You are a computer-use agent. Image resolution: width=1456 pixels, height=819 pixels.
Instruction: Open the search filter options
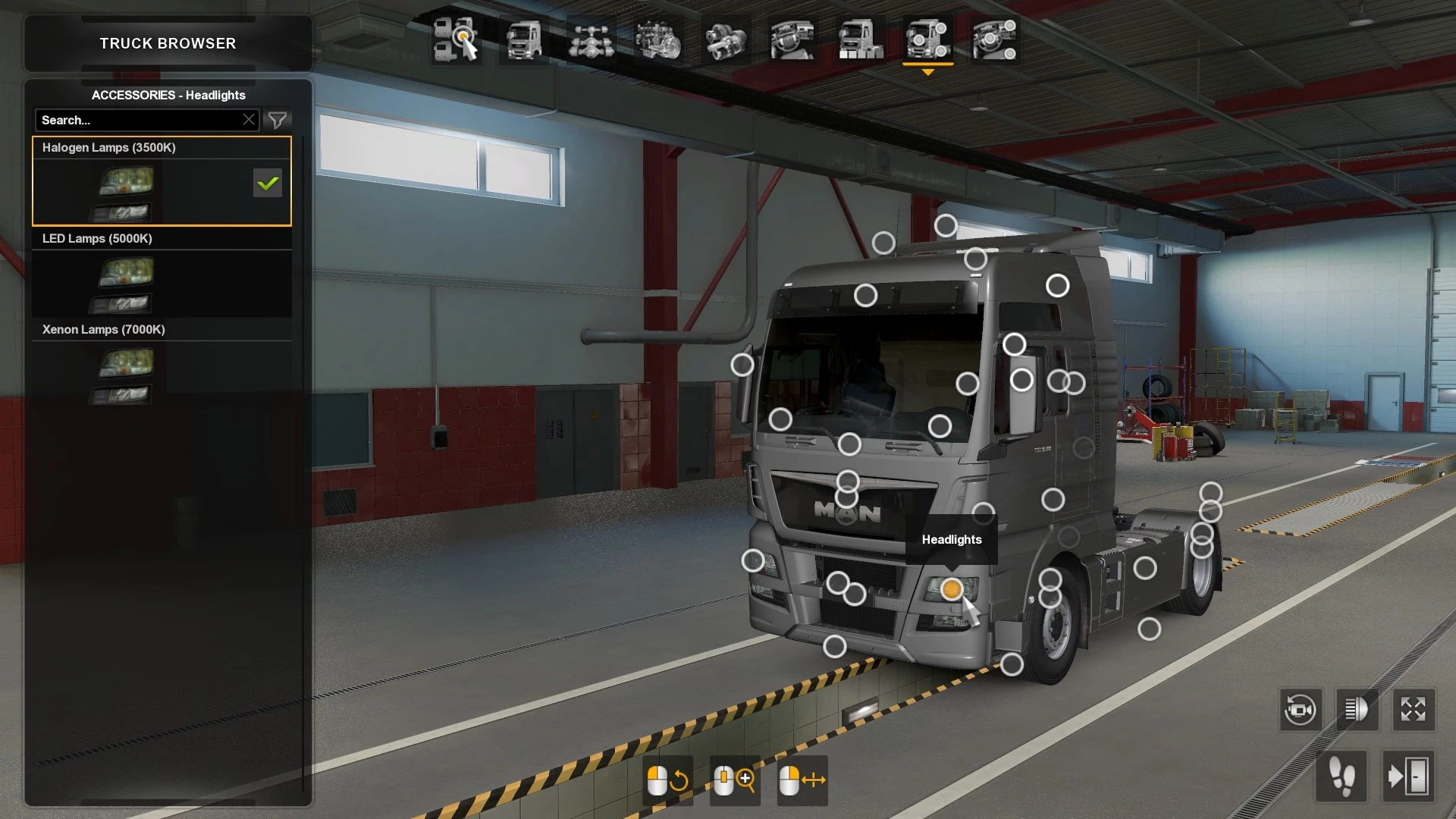pos(278,120)
